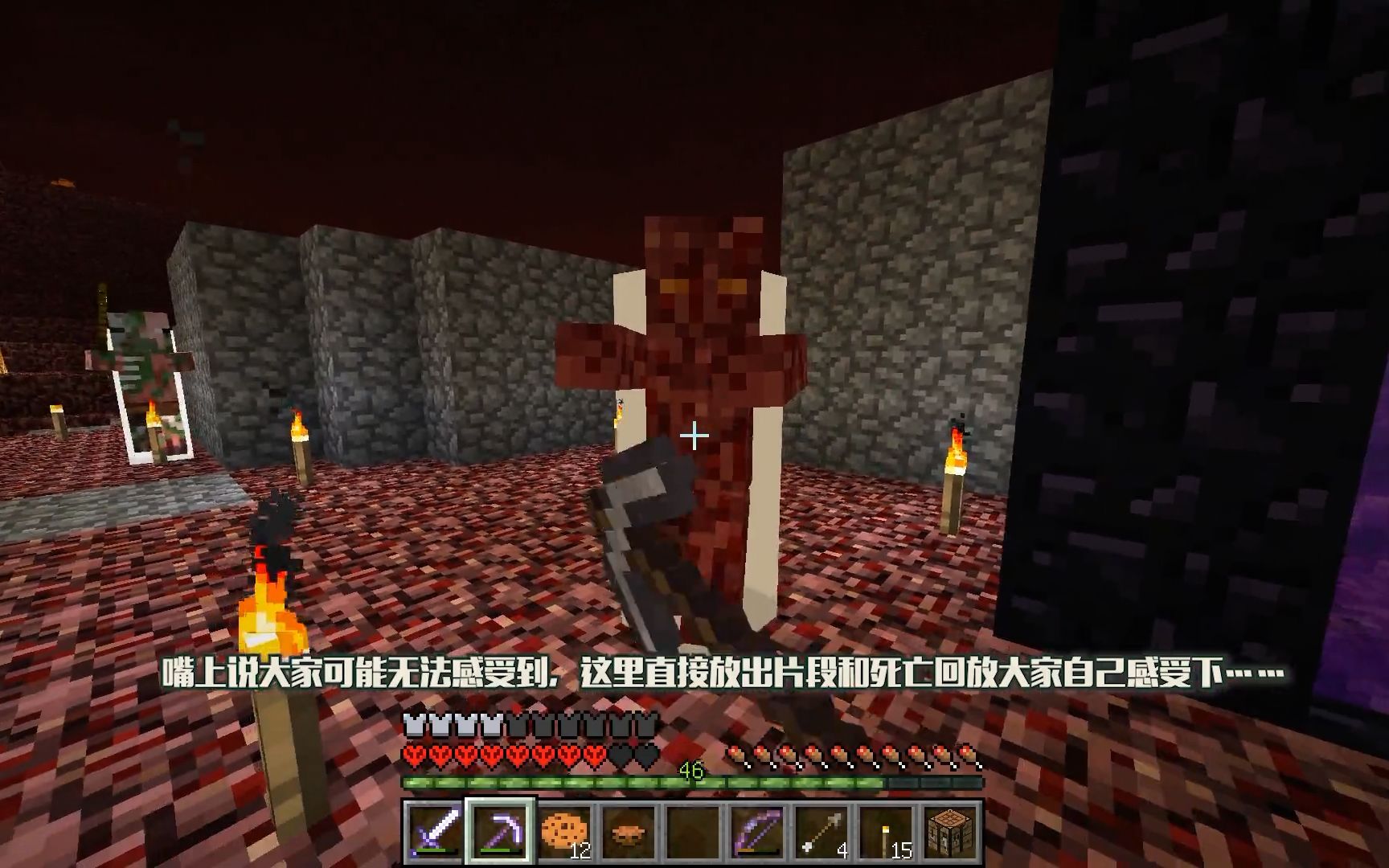The width and height of the screenshot is (1389, 868).
Task: Click the enchanted bow in the hotbar
Action: coord(691,831)
